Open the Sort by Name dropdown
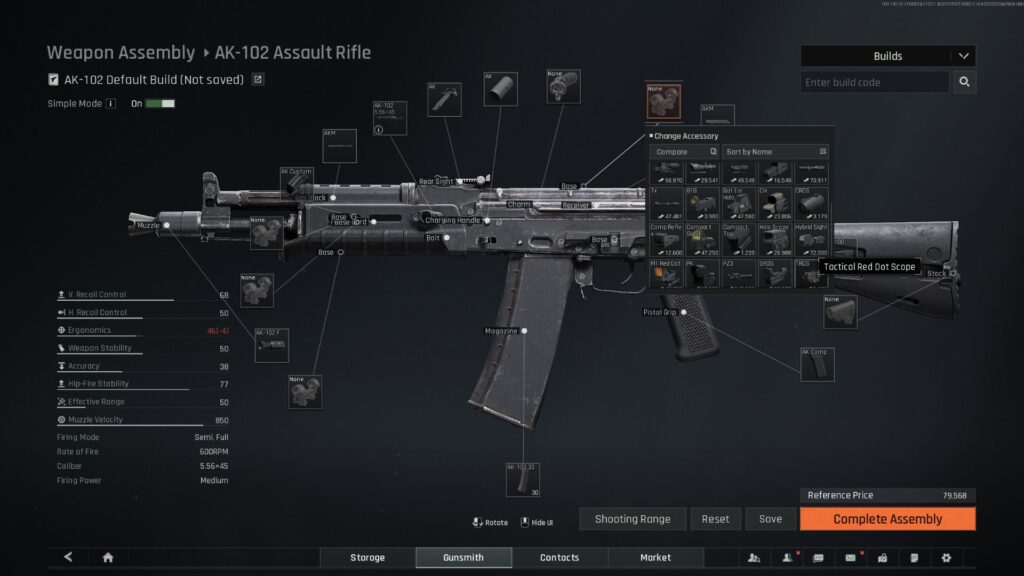This screenshot has height=576, width=1024. 776,151
